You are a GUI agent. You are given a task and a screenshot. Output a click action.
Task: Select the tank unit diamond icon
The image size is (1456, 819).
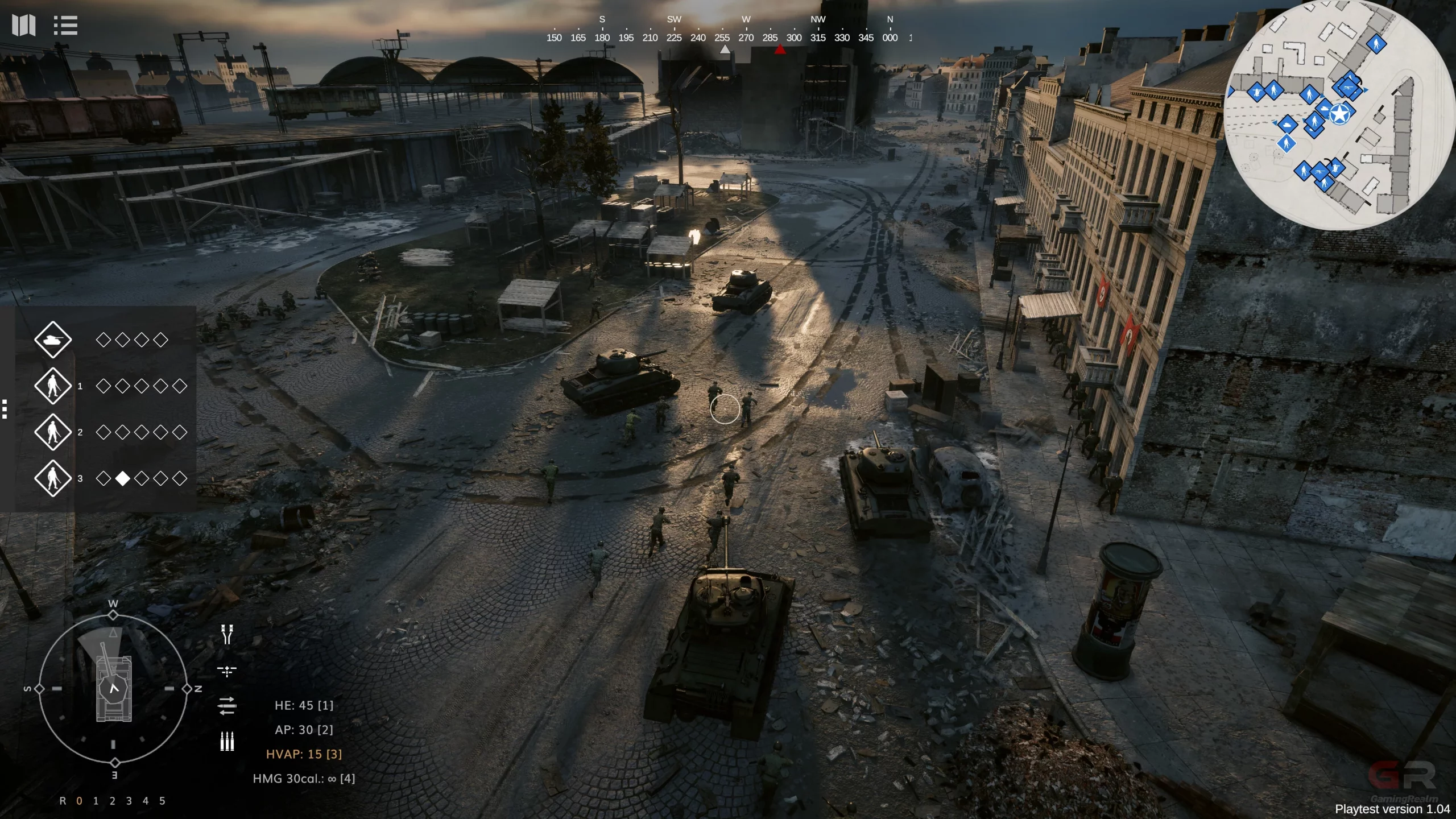[53, 340]
